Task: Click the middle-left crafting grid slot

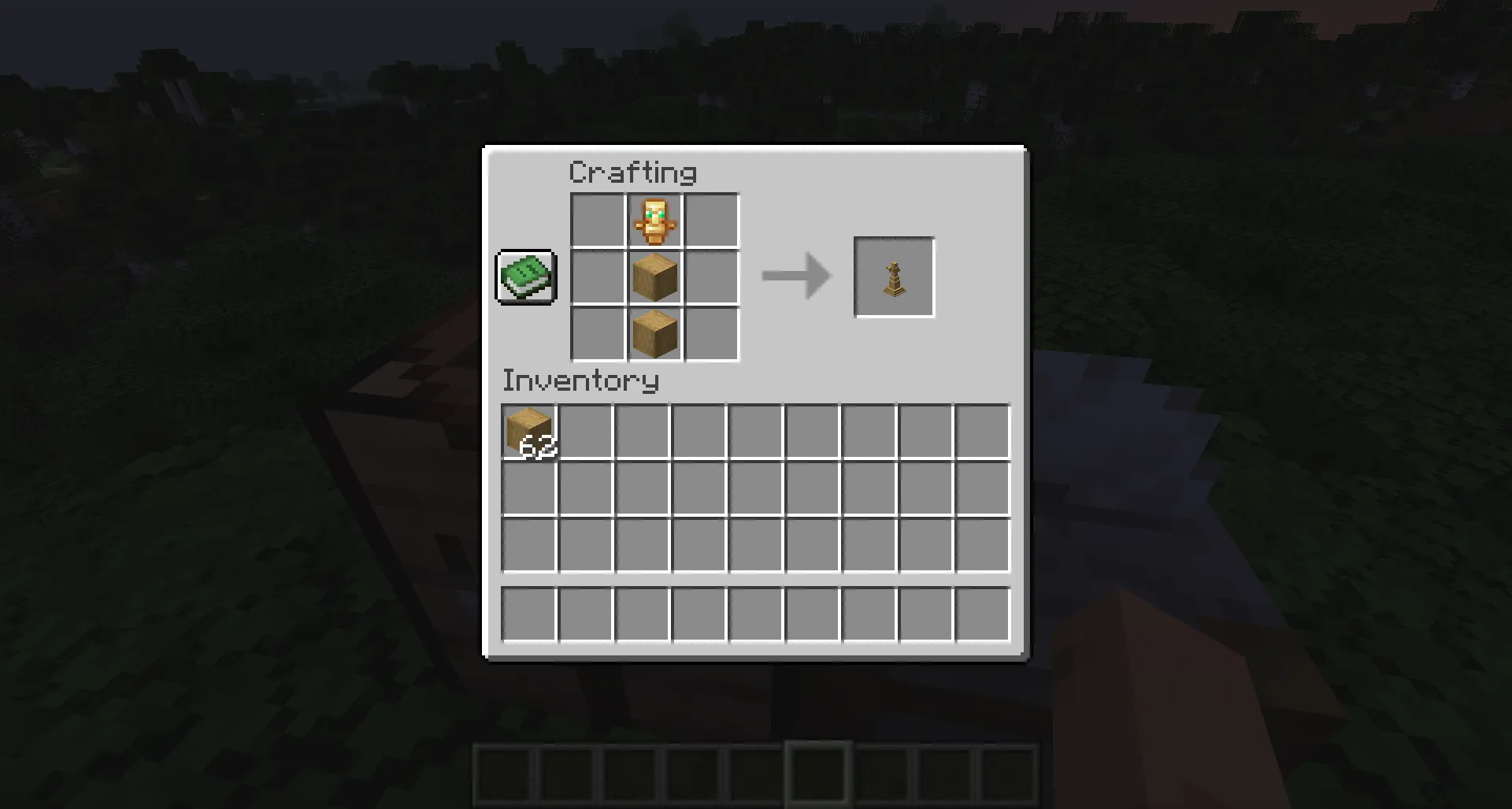Action: point(595,277)
